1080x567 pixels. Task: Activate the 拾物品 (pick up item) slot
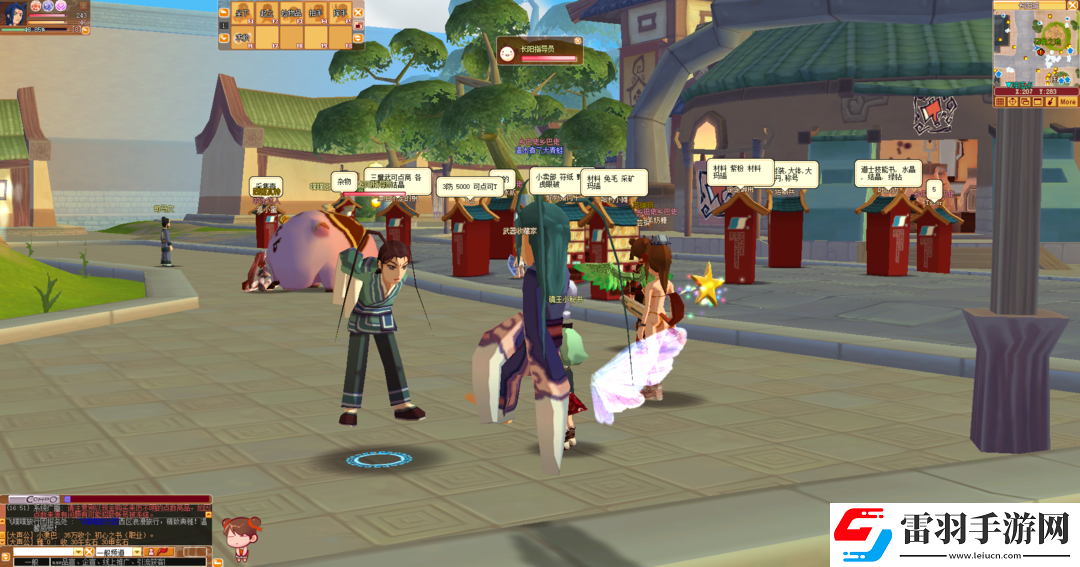click(x=291, y=13)
